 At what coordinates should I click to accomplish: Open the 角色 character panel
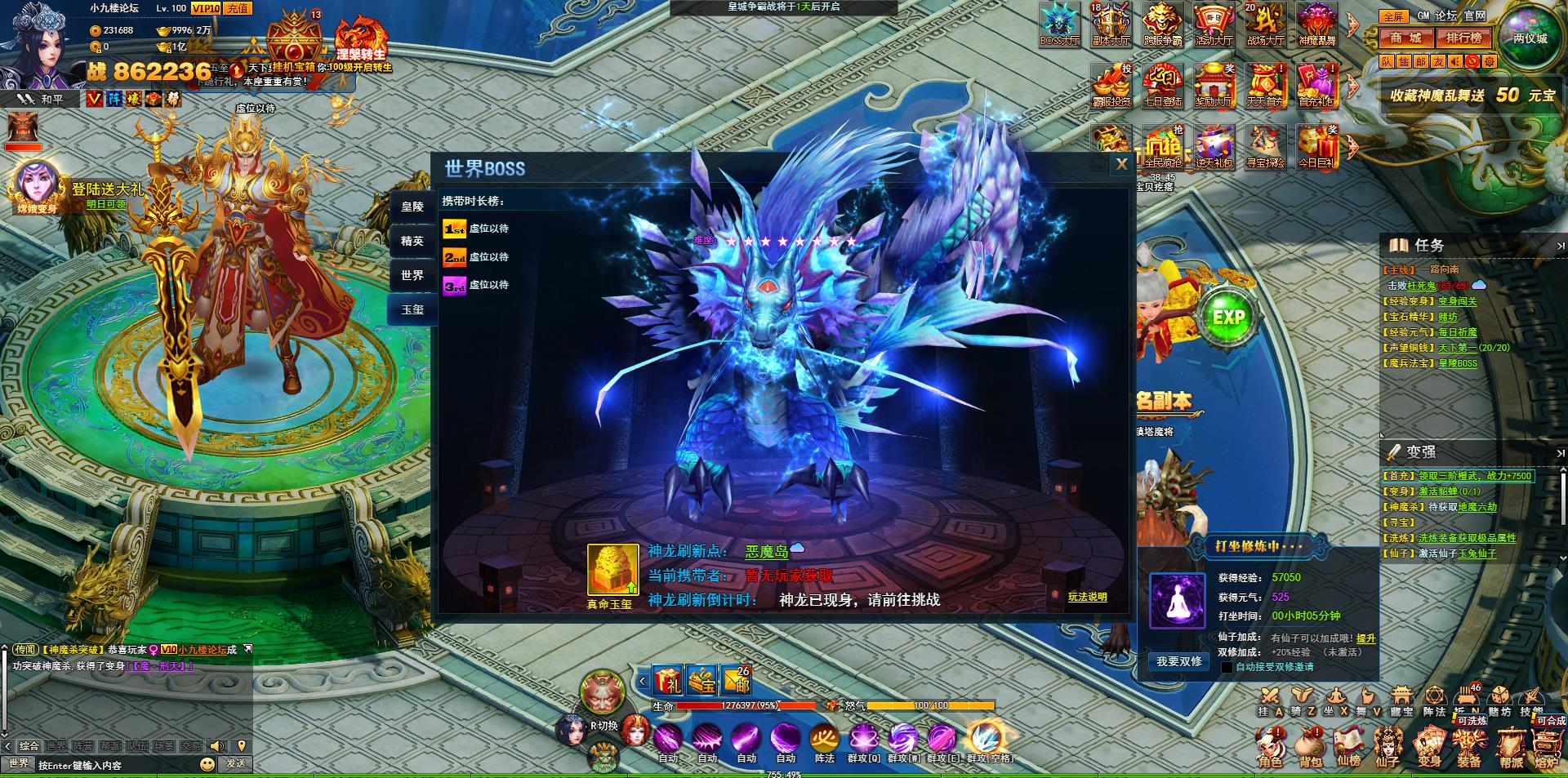pos(1270,749)
